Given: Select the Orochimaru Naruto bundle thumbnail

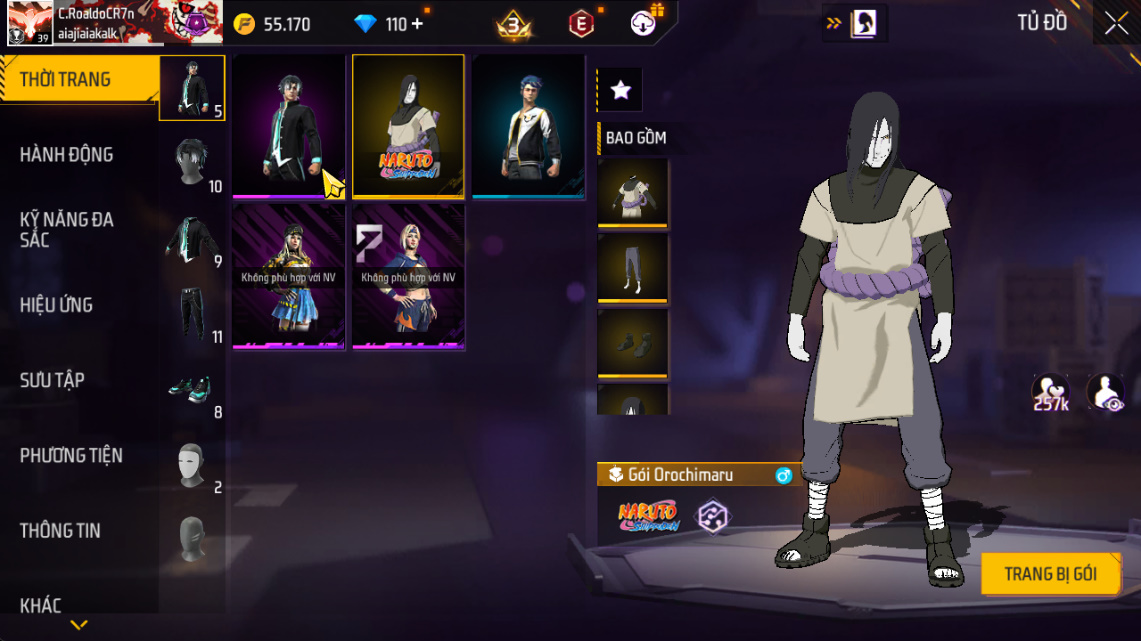Looking at the screenshot, I should tap(408, 126).
